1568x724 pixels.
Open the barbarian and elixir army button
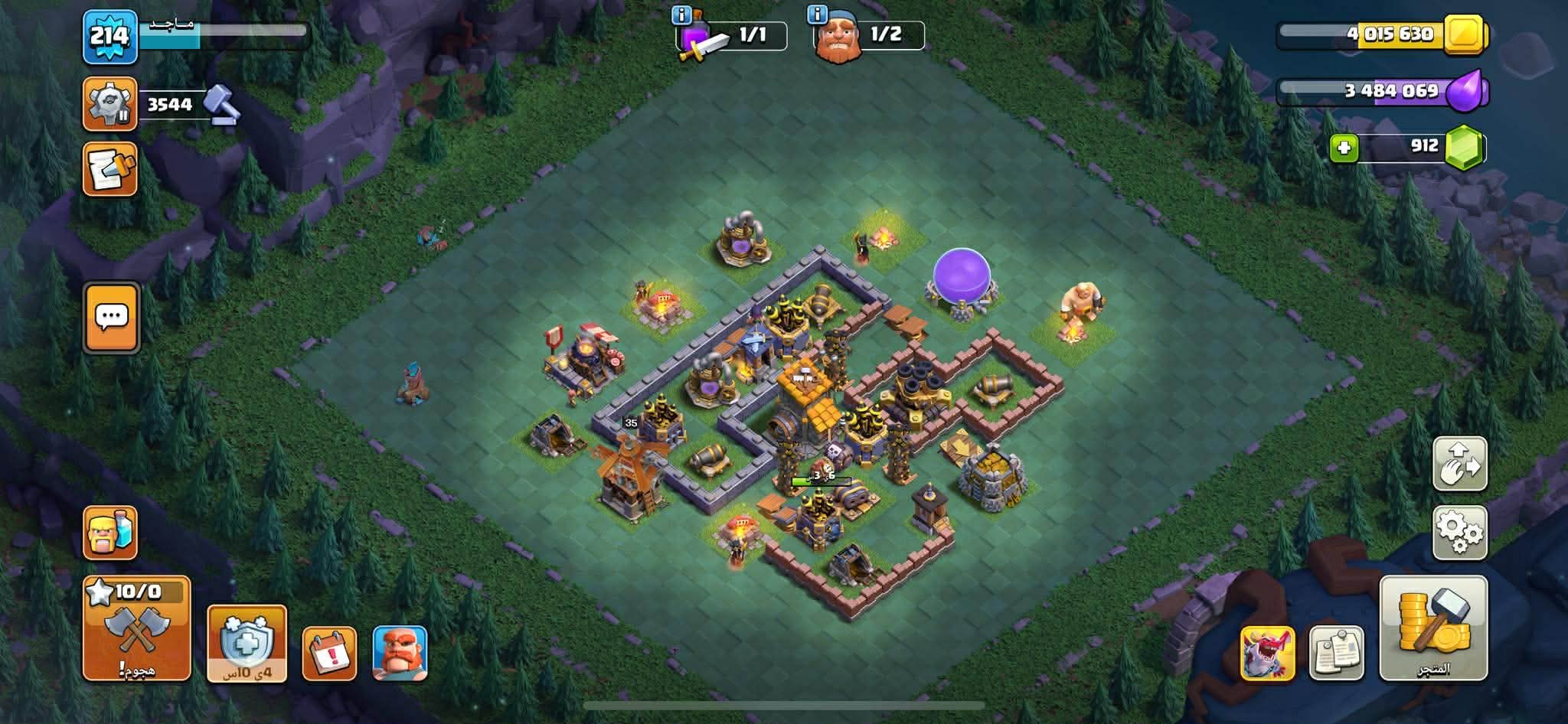109,532
